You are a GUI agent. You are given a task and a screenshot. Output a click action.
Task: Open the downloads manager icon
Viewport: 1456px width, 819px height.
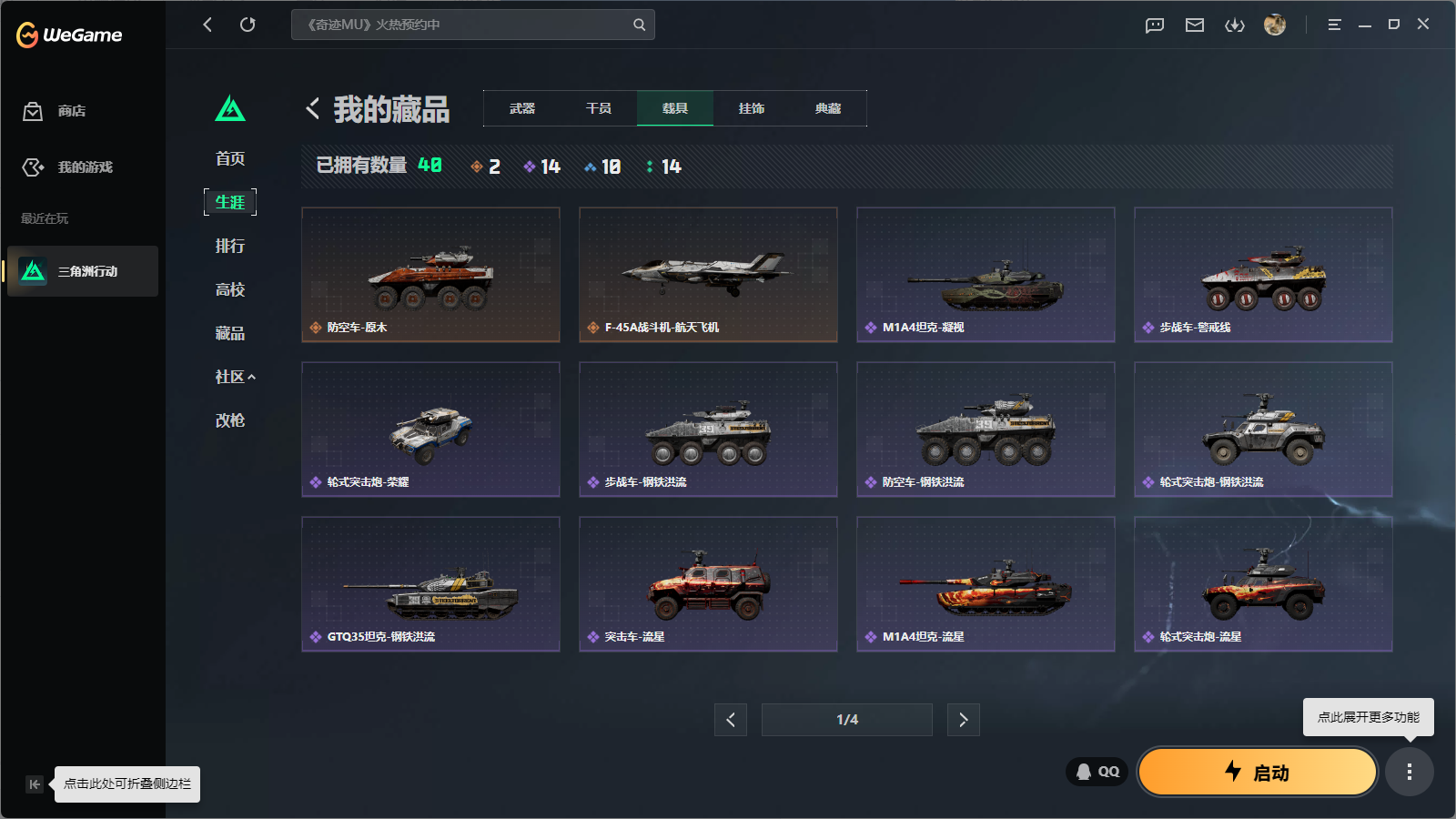coord(1235,25)
